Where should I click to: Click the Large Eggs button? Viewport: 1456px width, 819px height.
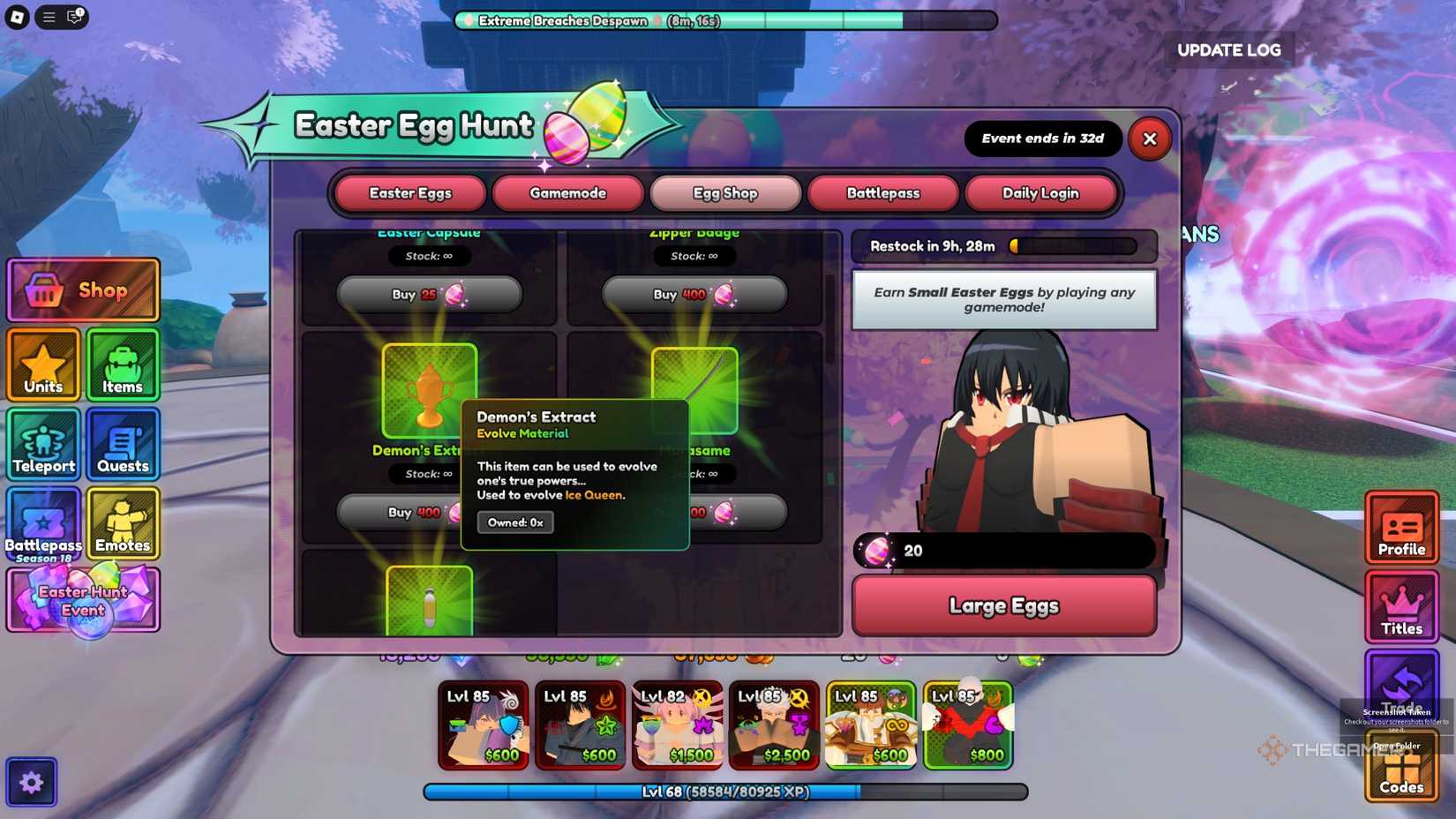click(x=1004, y=605)
